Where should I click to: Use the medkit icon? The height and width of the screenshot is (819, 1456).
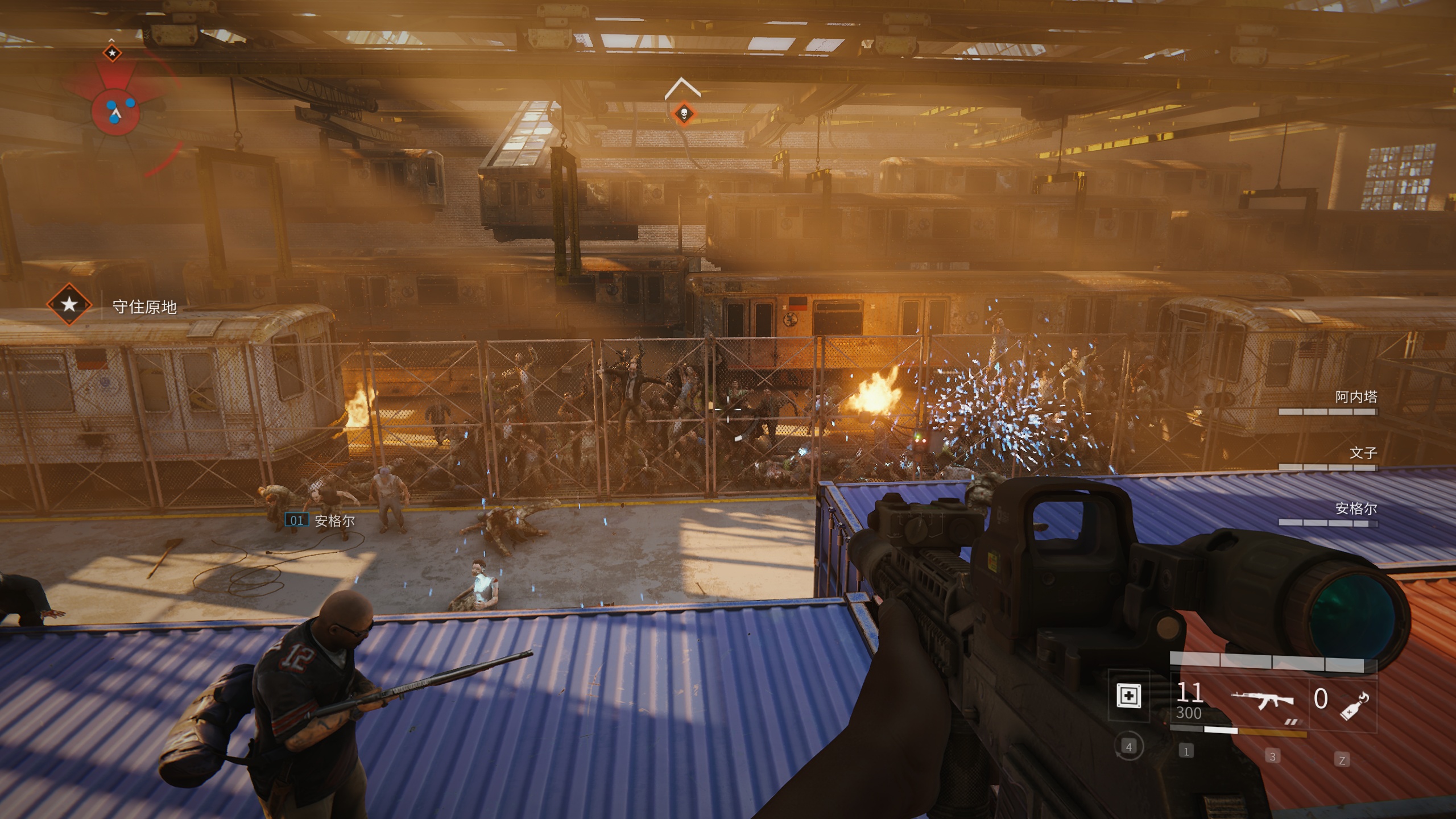point(1129,696)
